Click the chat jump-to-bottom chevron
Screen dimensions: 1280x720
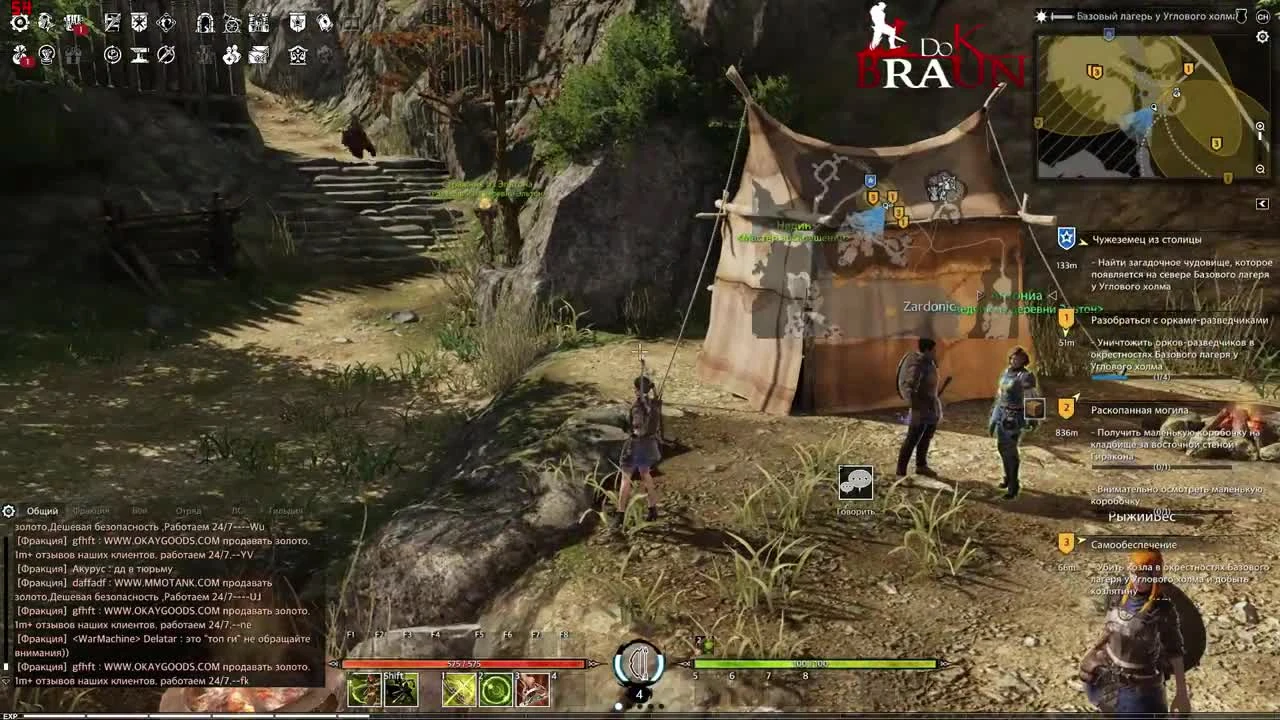point(6,682)
